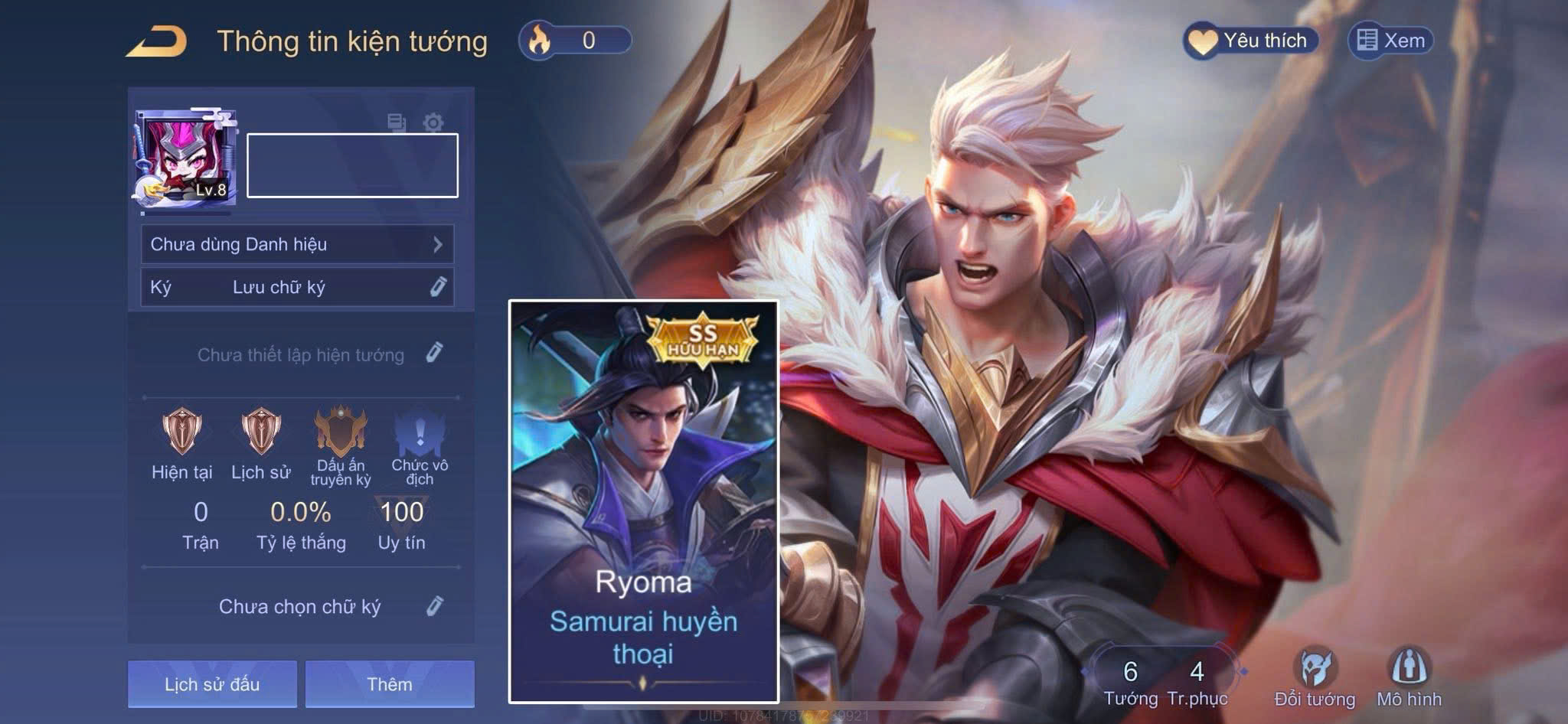Open profile settings via gear icon
This screenshot has width=1568, height=724.
pyautogui.click(x=435, y=121)
